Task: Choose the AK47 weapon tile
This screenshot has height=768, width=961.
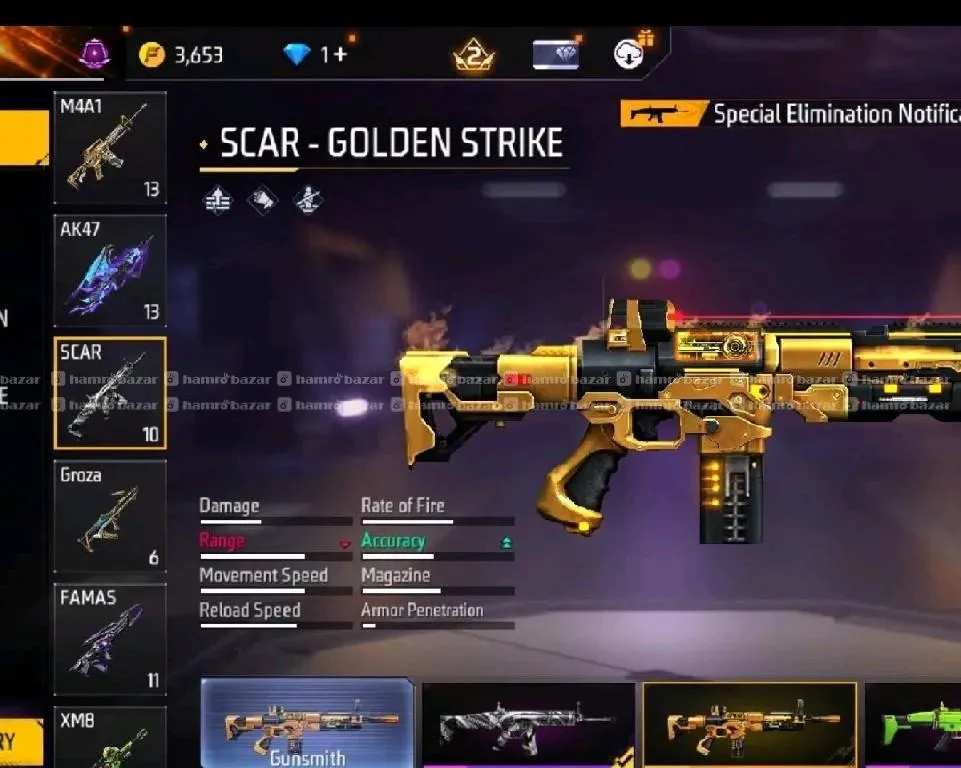Action: (109, 270)
